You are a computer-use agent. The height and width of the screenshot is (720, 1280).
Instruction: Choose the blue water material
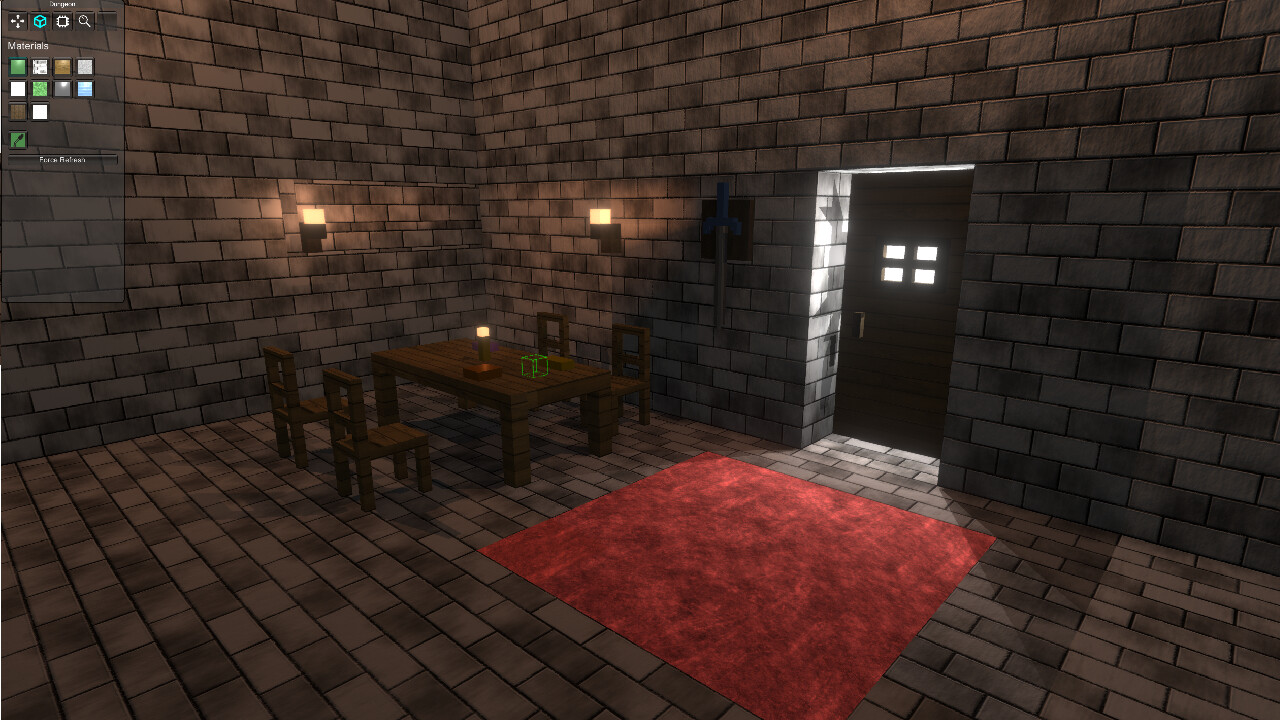(x=85, y=88)
